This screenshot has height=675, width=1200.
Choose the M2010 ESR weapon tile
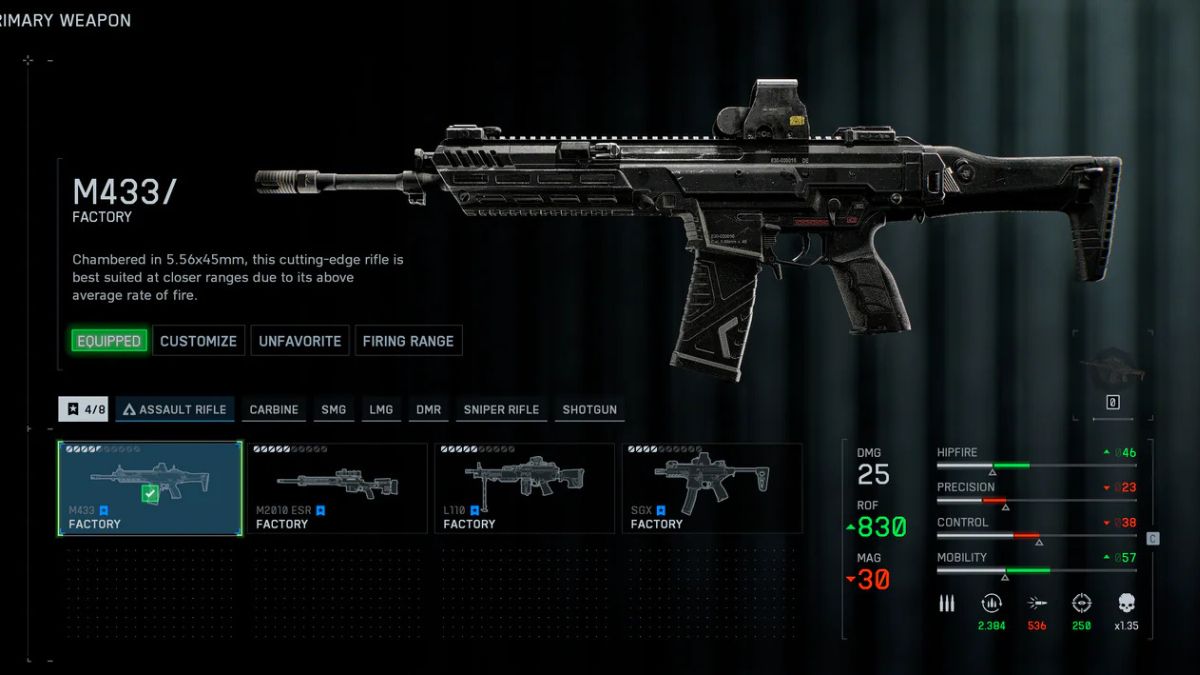[x=337, y=488]
